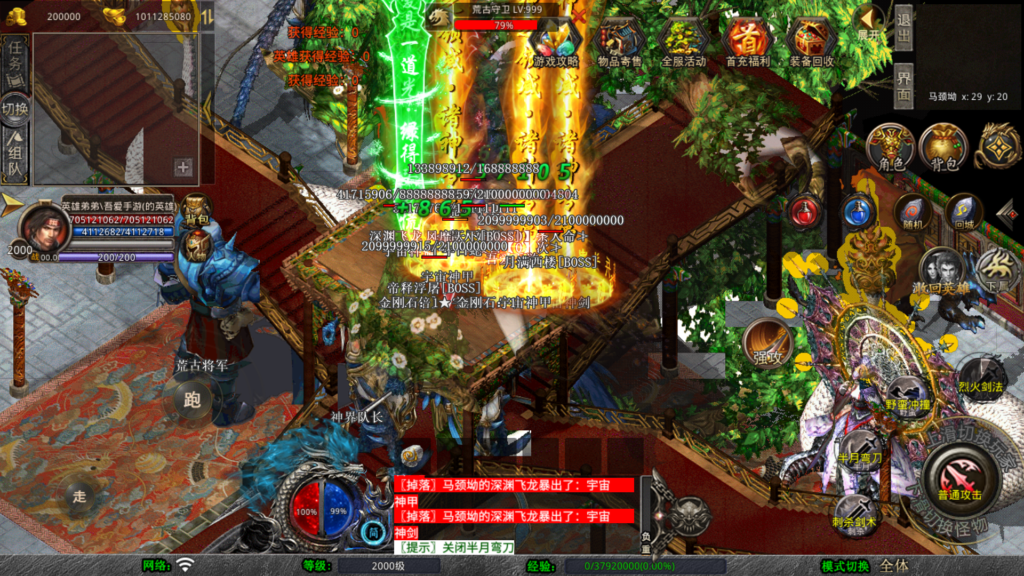The image size is (1024, 576).
Task: Click the 退出 exit button
Action: [x=903, y=30]
